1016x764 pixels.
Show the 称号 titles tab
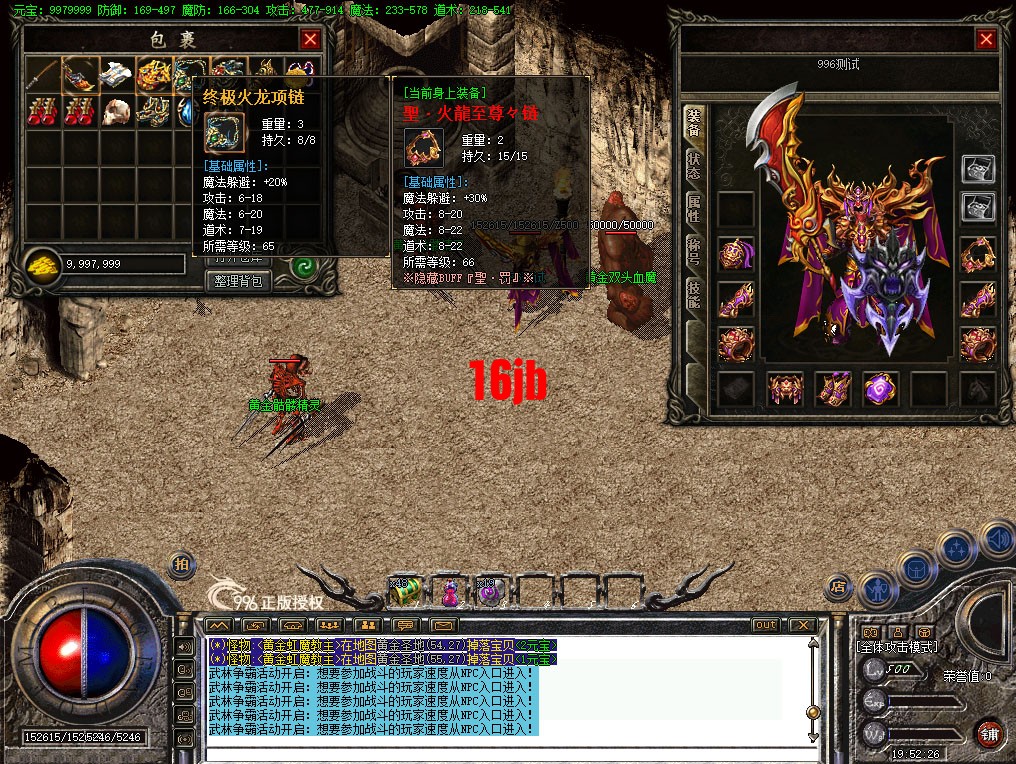(x=694, y=252)
